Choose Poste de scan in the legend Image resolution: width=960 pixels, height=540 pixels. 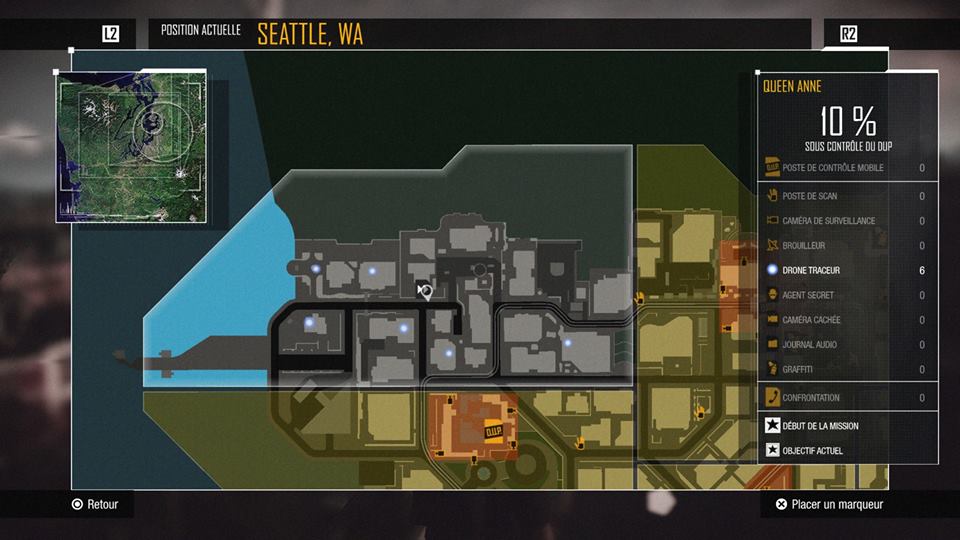[810, 196]
